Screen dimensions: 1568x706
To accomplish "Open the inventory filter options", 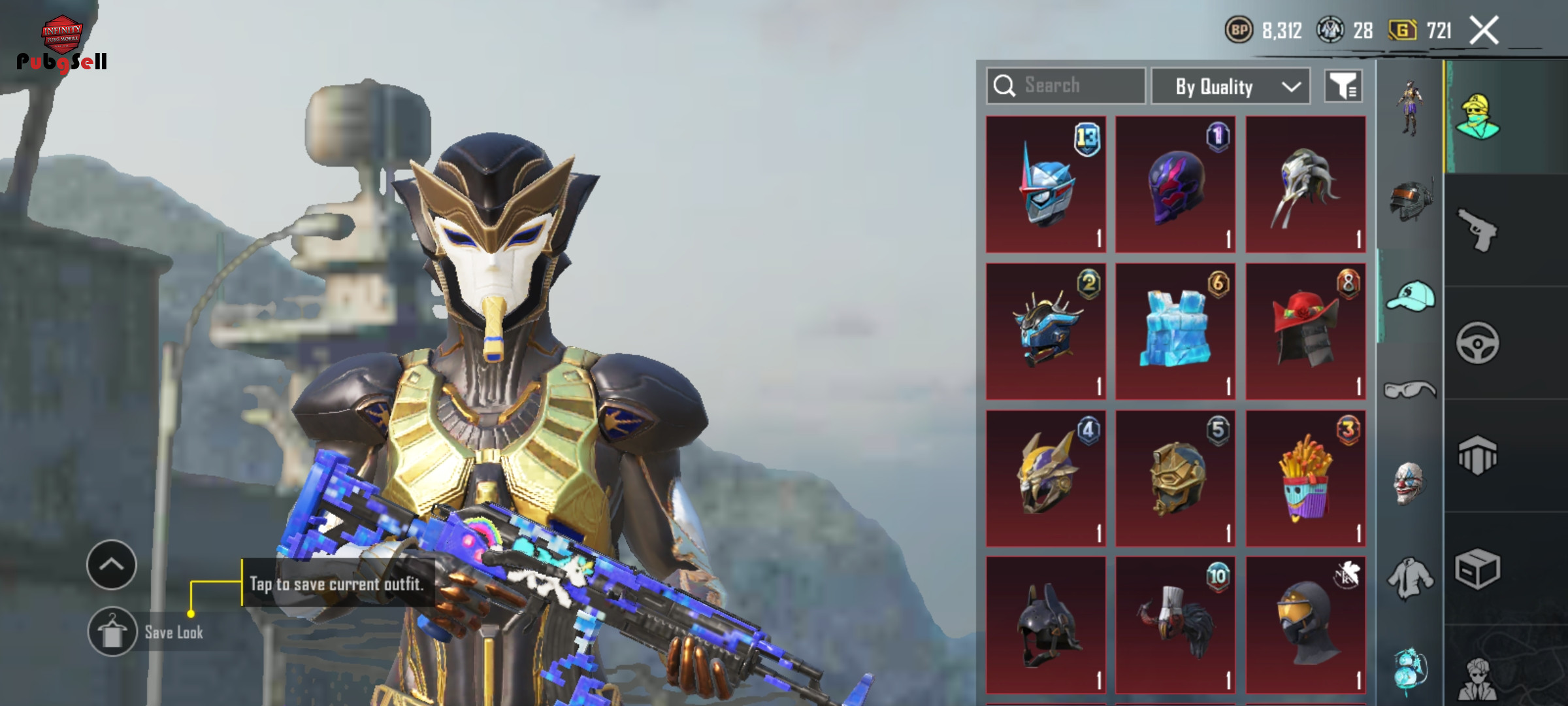I will coord(1343,86).
